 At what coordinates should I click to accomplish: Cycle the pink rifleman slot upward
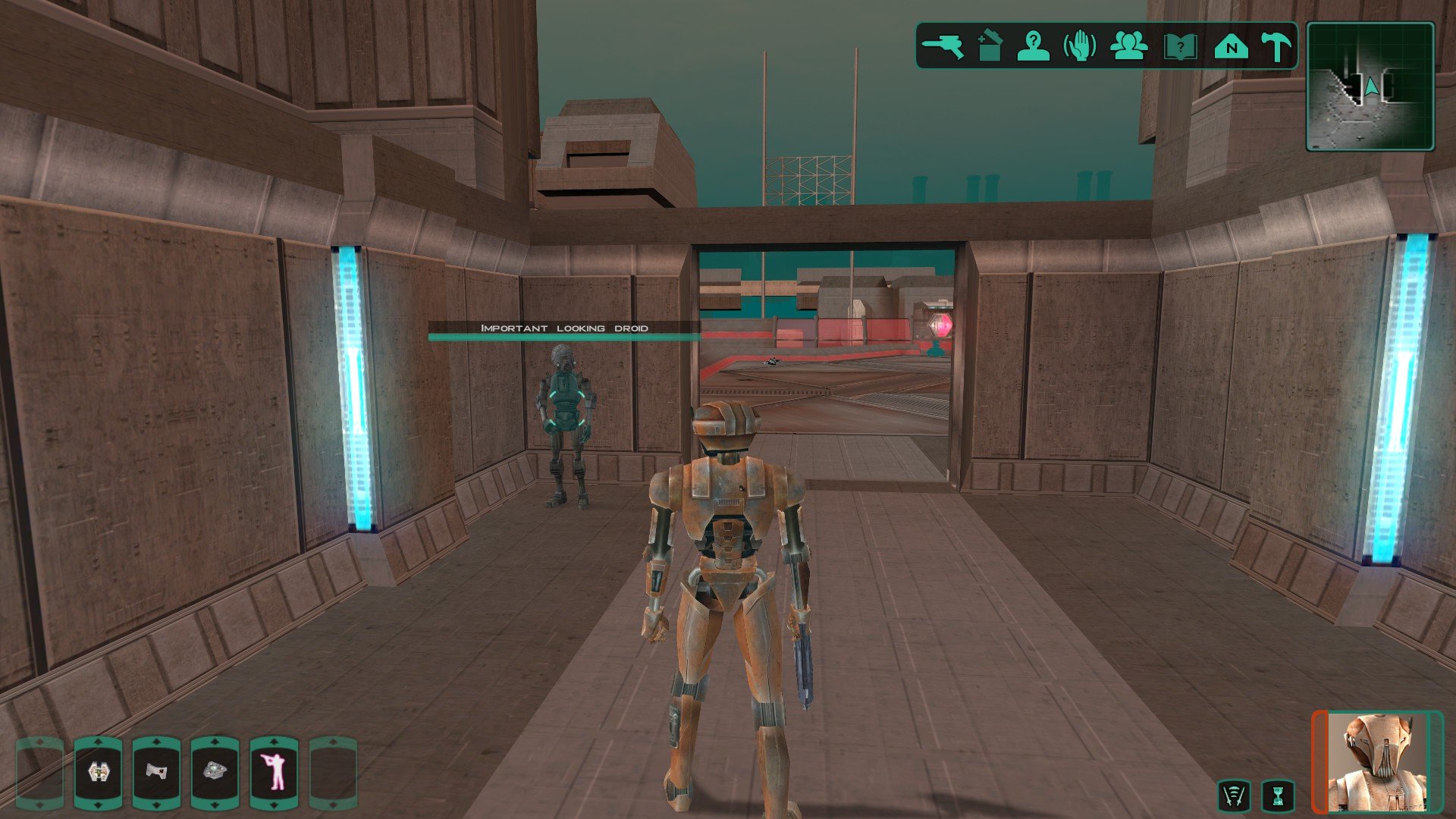tap(275, 742)
